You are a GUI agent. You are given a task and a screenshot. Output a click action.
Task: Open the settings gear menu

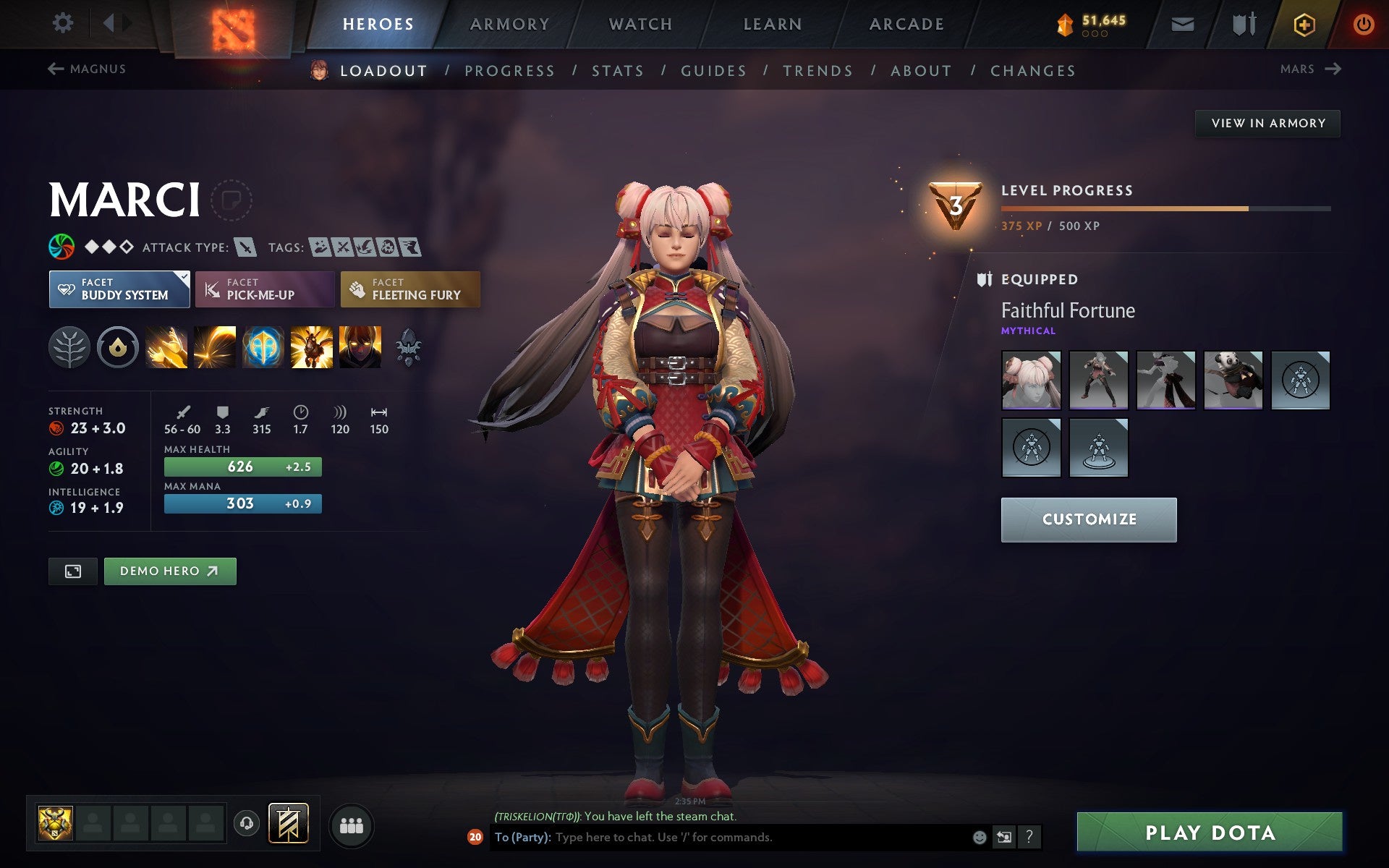[64, 23]
